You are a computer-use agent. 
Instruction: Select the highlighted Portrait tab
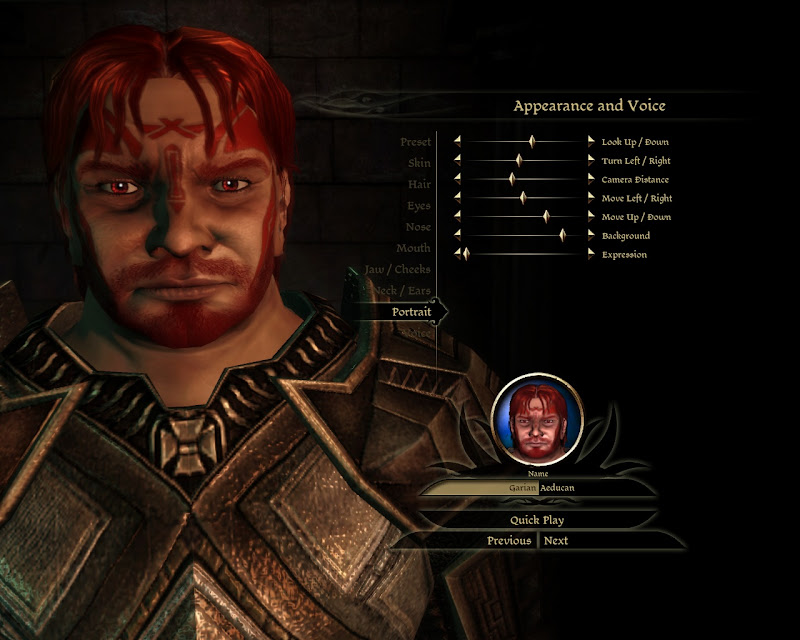[x=411, y=312]
